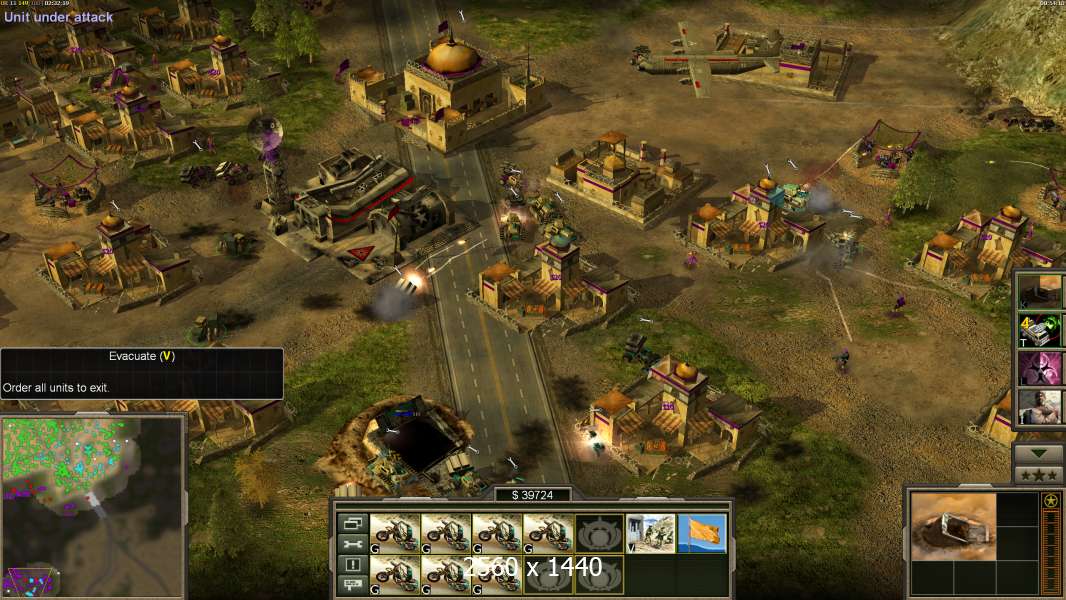Select the top building shortcut icon
This screenshot has width=1066, height=600.
(1038, 291)
